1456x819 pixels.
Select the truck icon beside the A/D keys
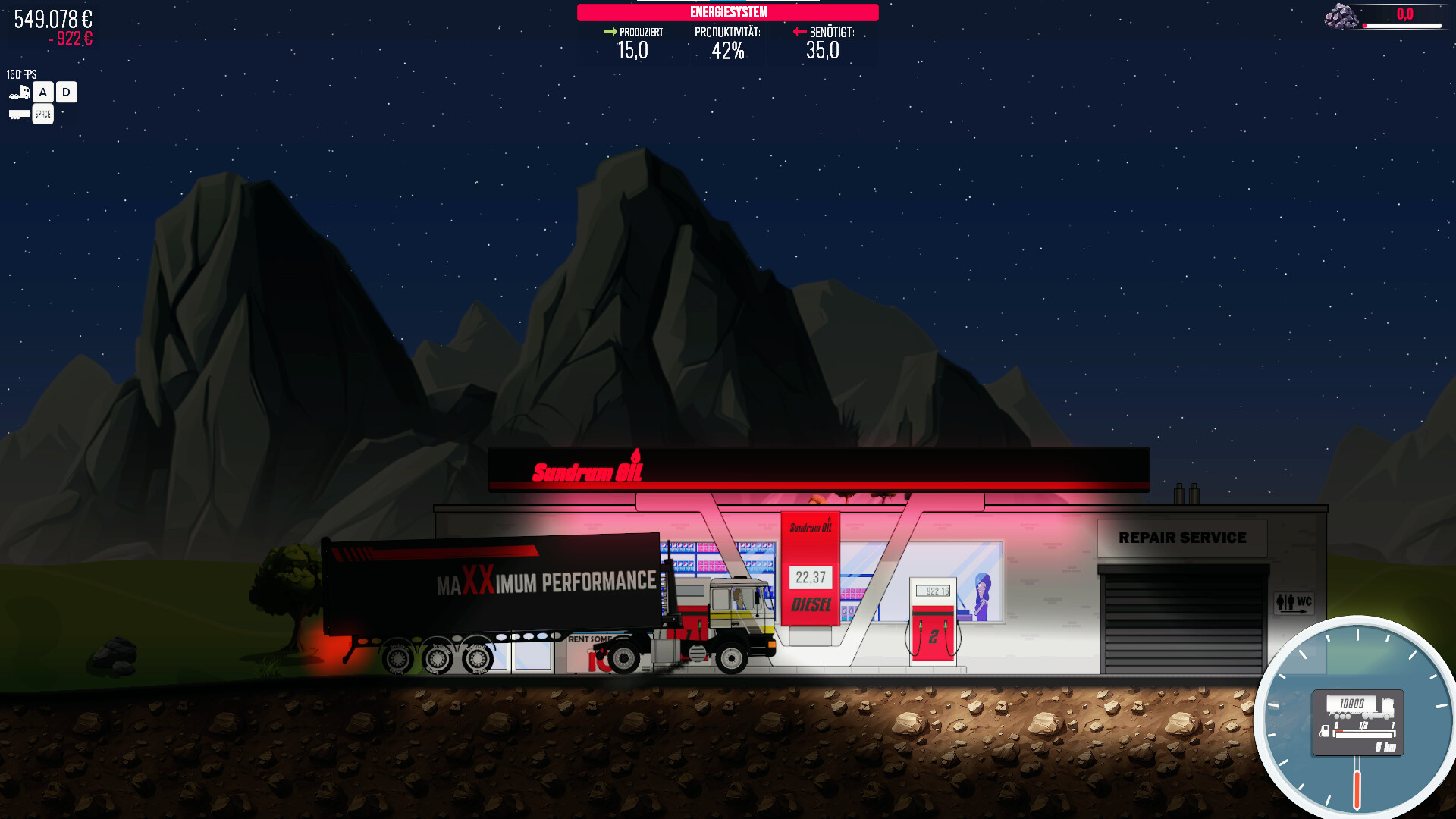(x=18, y=90)
